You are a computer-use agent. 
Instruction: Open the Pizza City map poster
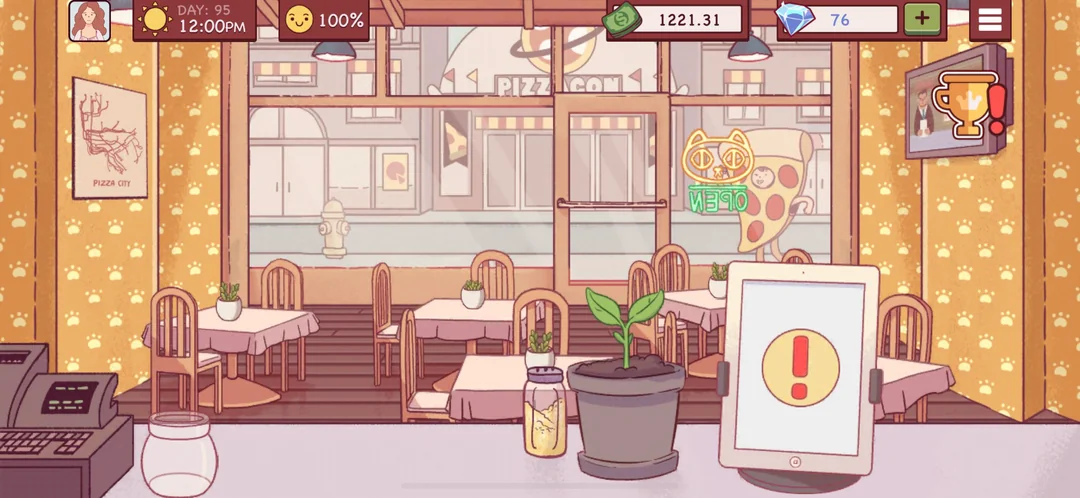click(109, 138)
